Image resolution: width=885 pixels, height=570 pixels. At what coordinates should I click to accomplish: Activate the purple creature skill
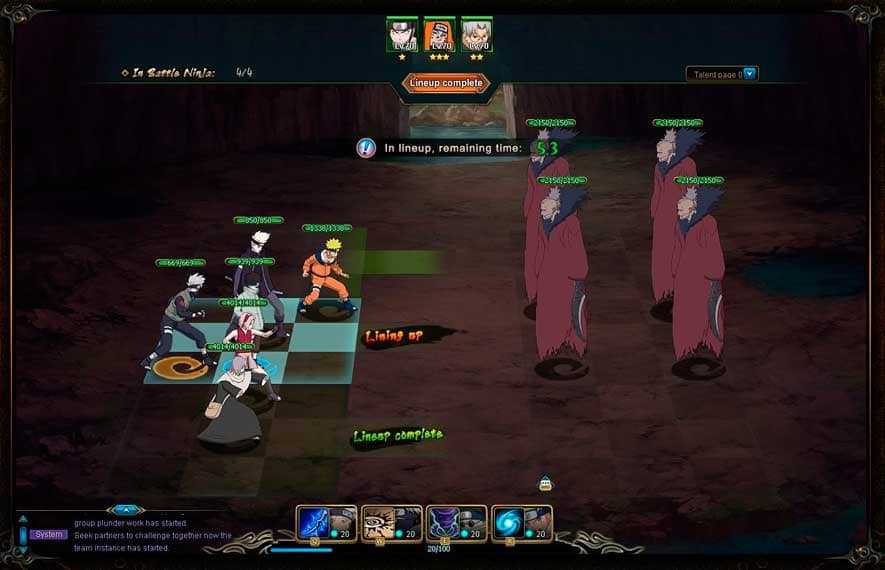[x=443, y=522]
